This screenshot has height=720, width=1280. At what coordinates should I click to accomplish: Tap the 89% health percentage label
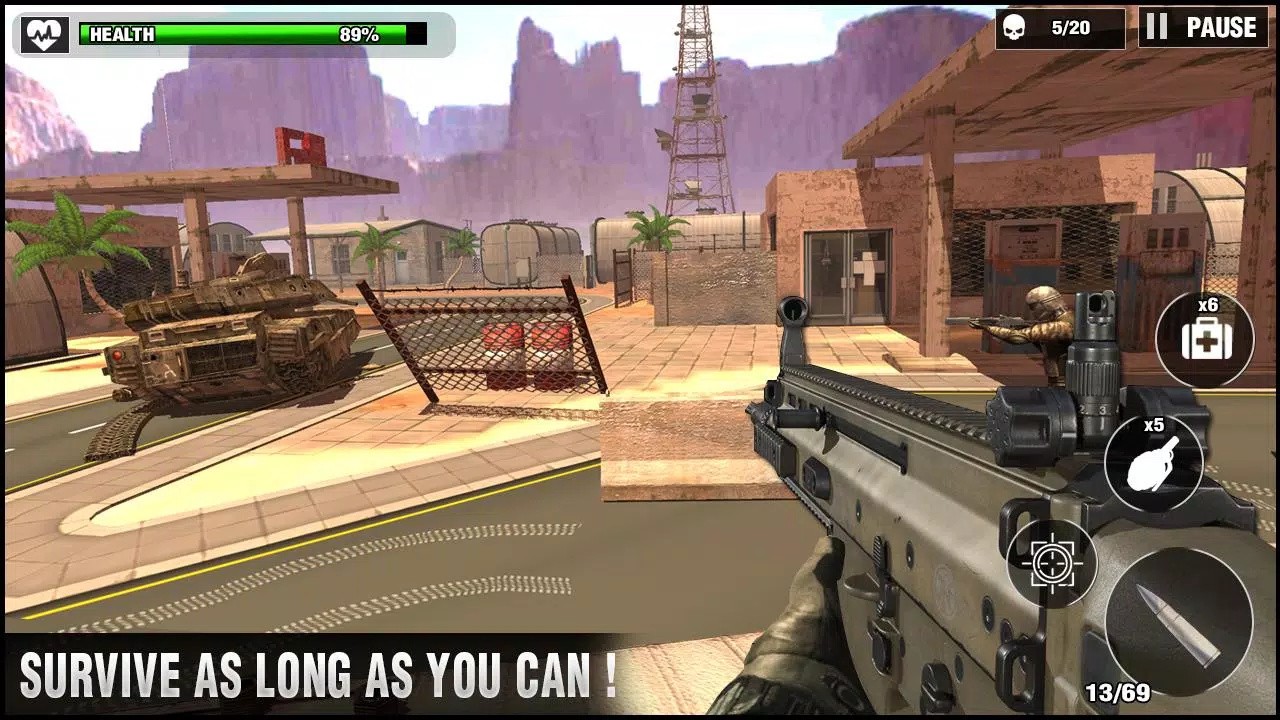(x=360, y=31)
